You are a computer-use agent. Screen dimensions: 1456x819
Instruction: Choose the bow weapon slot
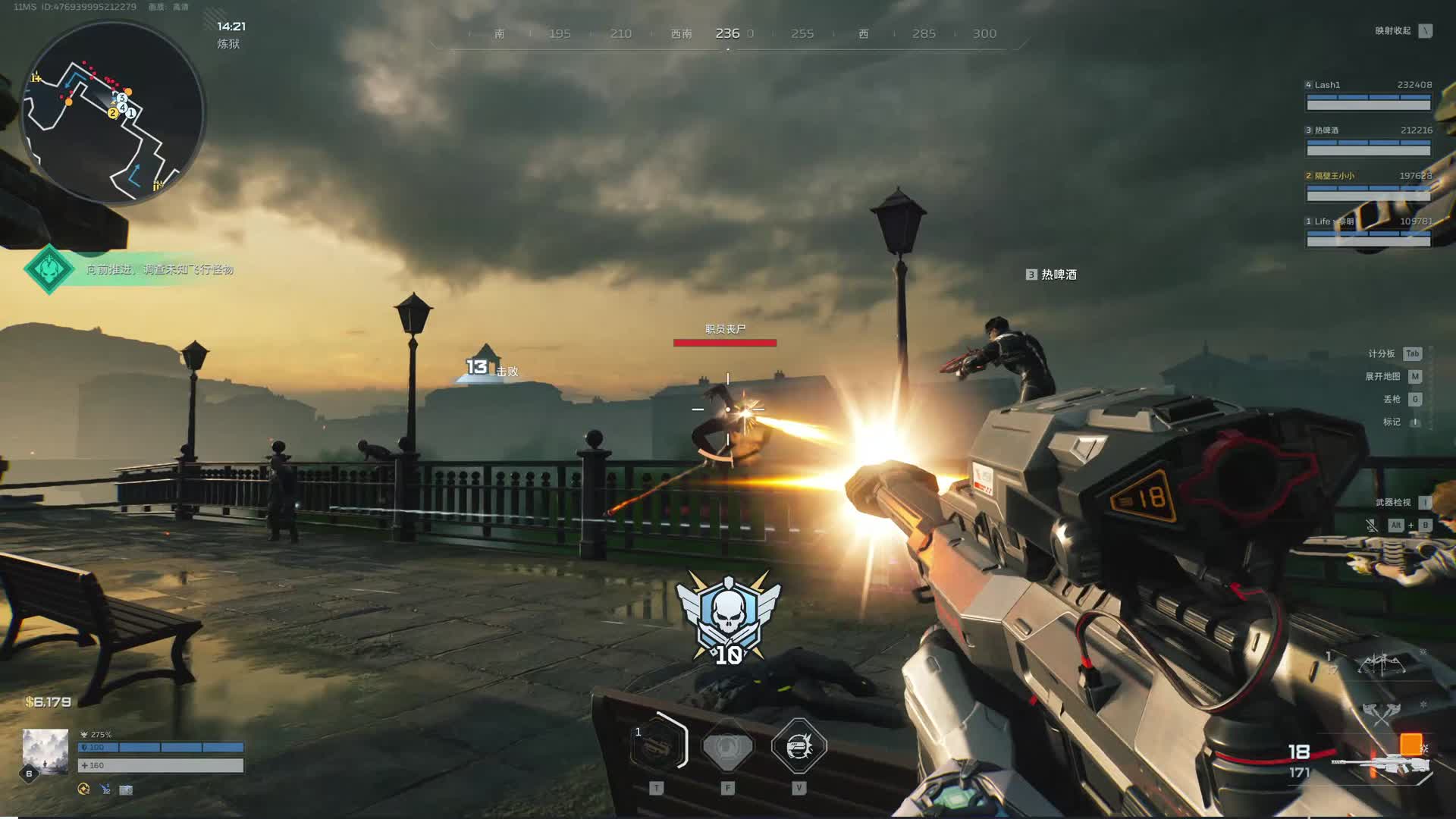click(x=1382, y=664)
